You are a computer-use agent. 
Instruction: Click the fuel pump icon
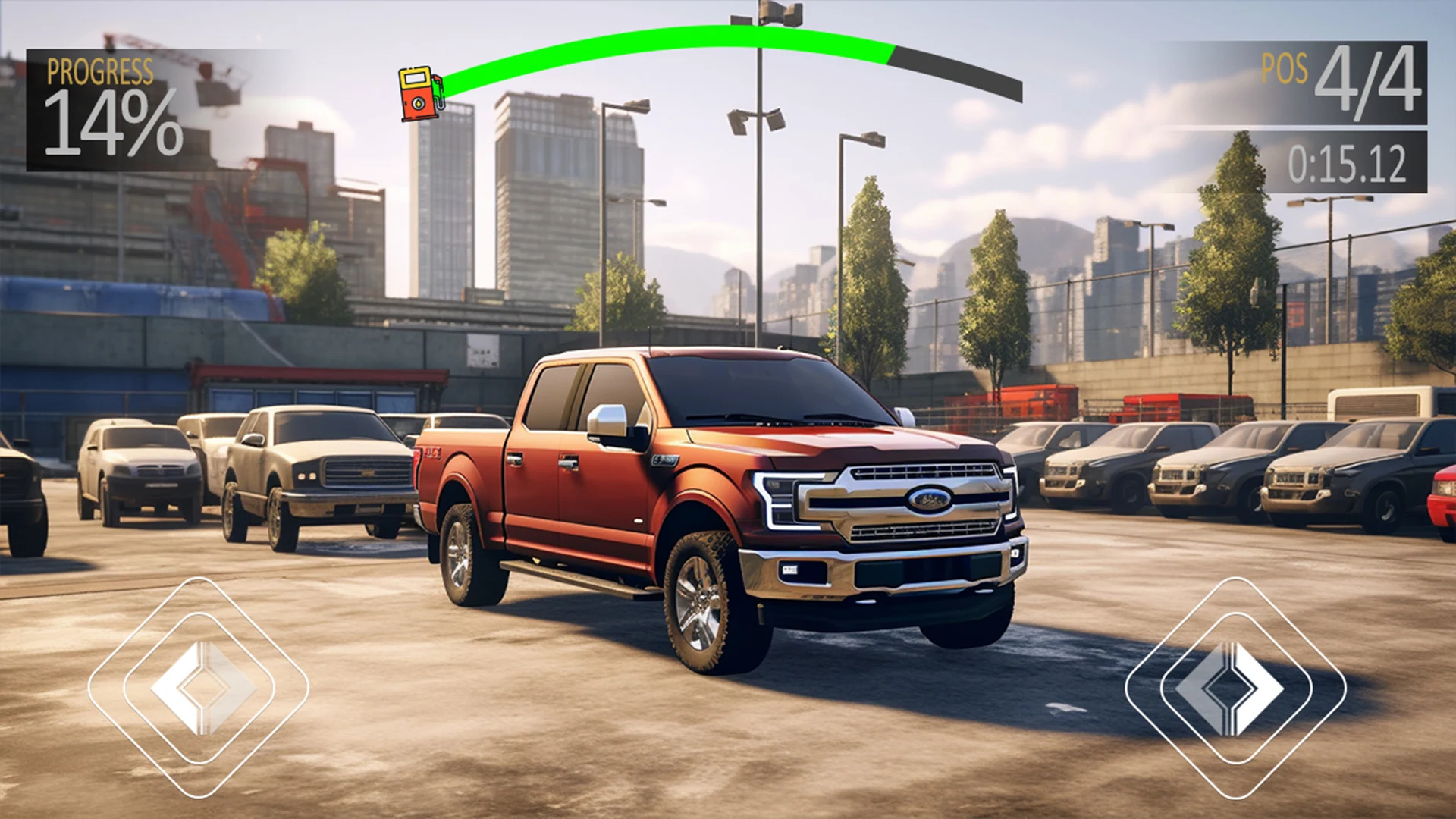[421, 94]
